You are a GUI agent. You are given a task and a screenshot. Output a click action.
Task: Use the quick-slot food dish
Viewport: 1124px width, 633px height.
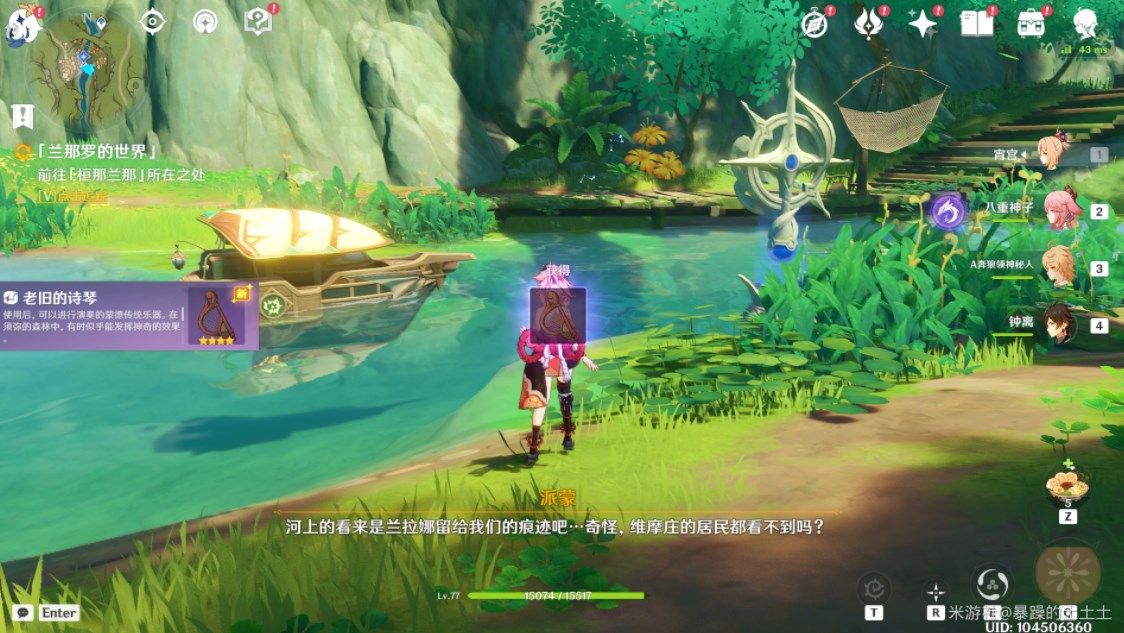[x=1067, y=485]
